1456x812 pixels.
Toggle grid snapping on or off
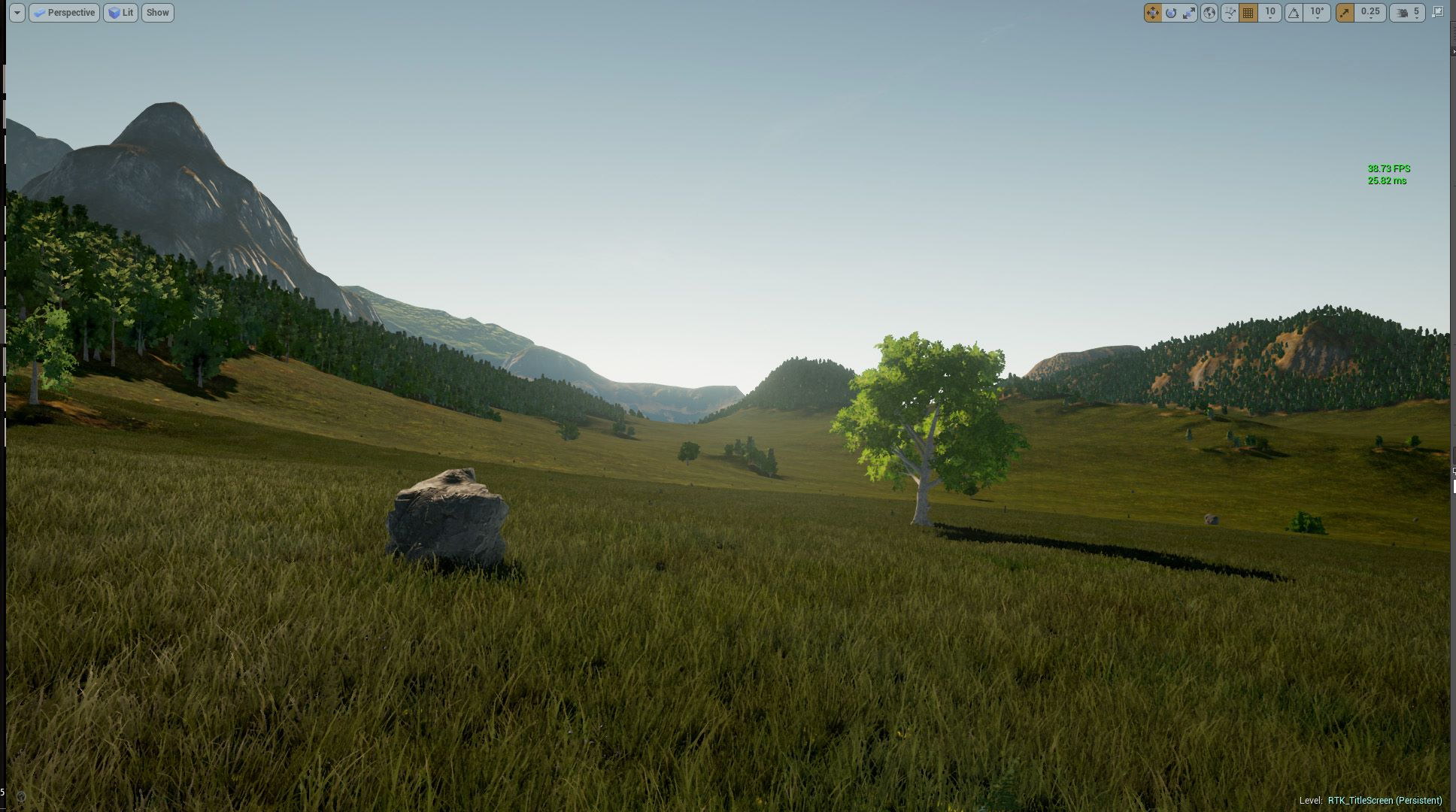coord(1248,13)
